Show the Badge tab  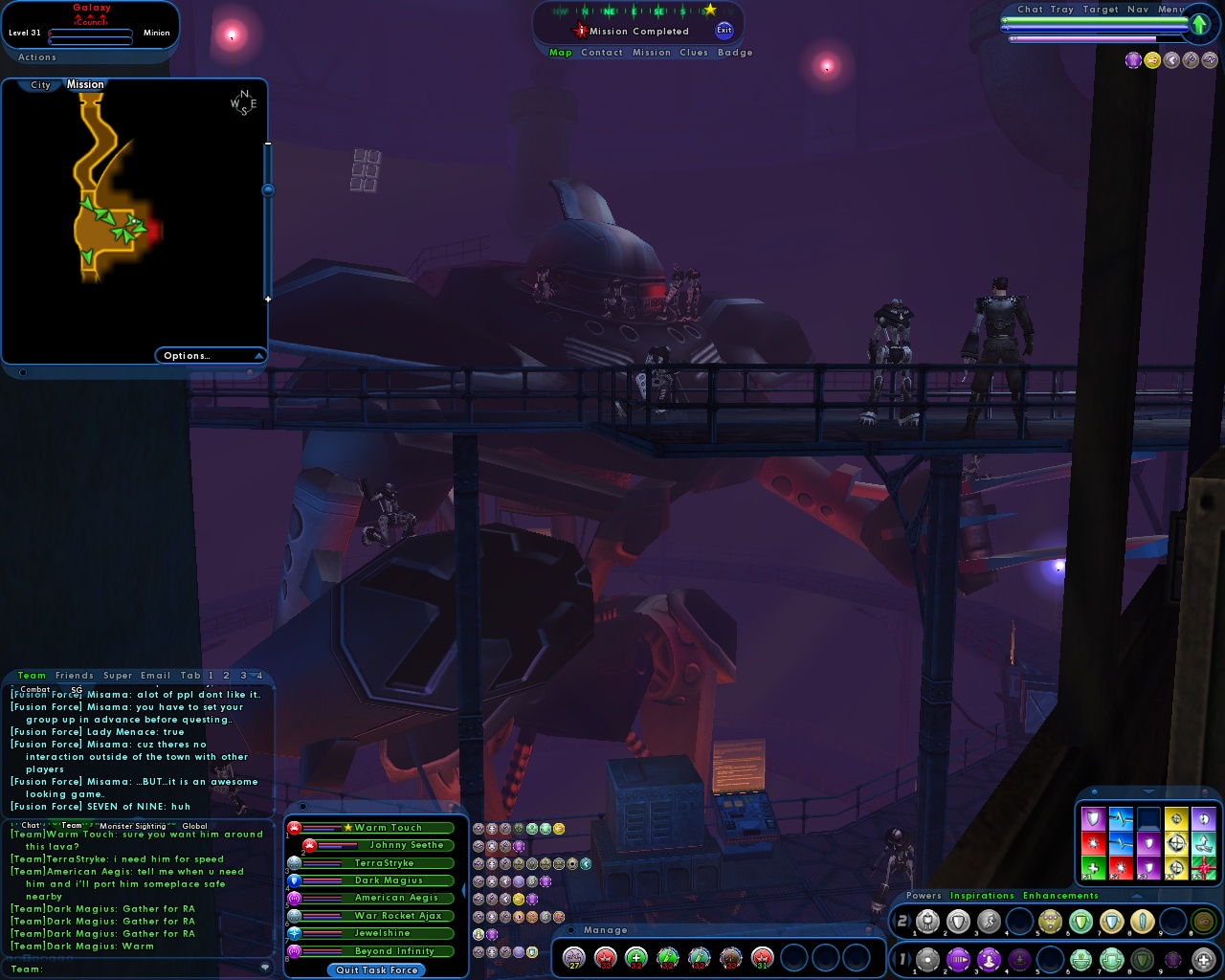coord(735,53)
